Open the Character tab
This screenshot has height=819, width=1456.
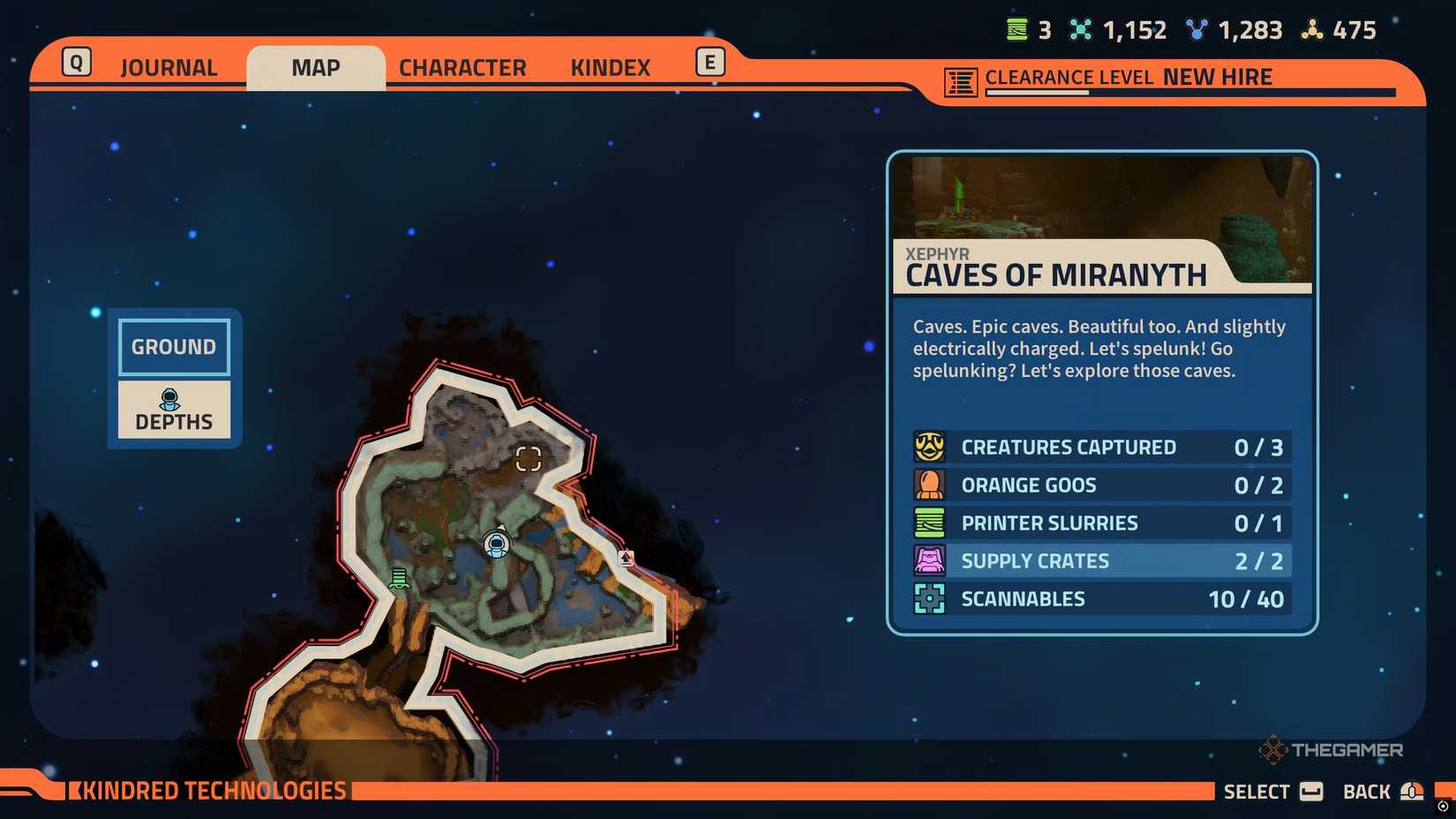point(462,66)
